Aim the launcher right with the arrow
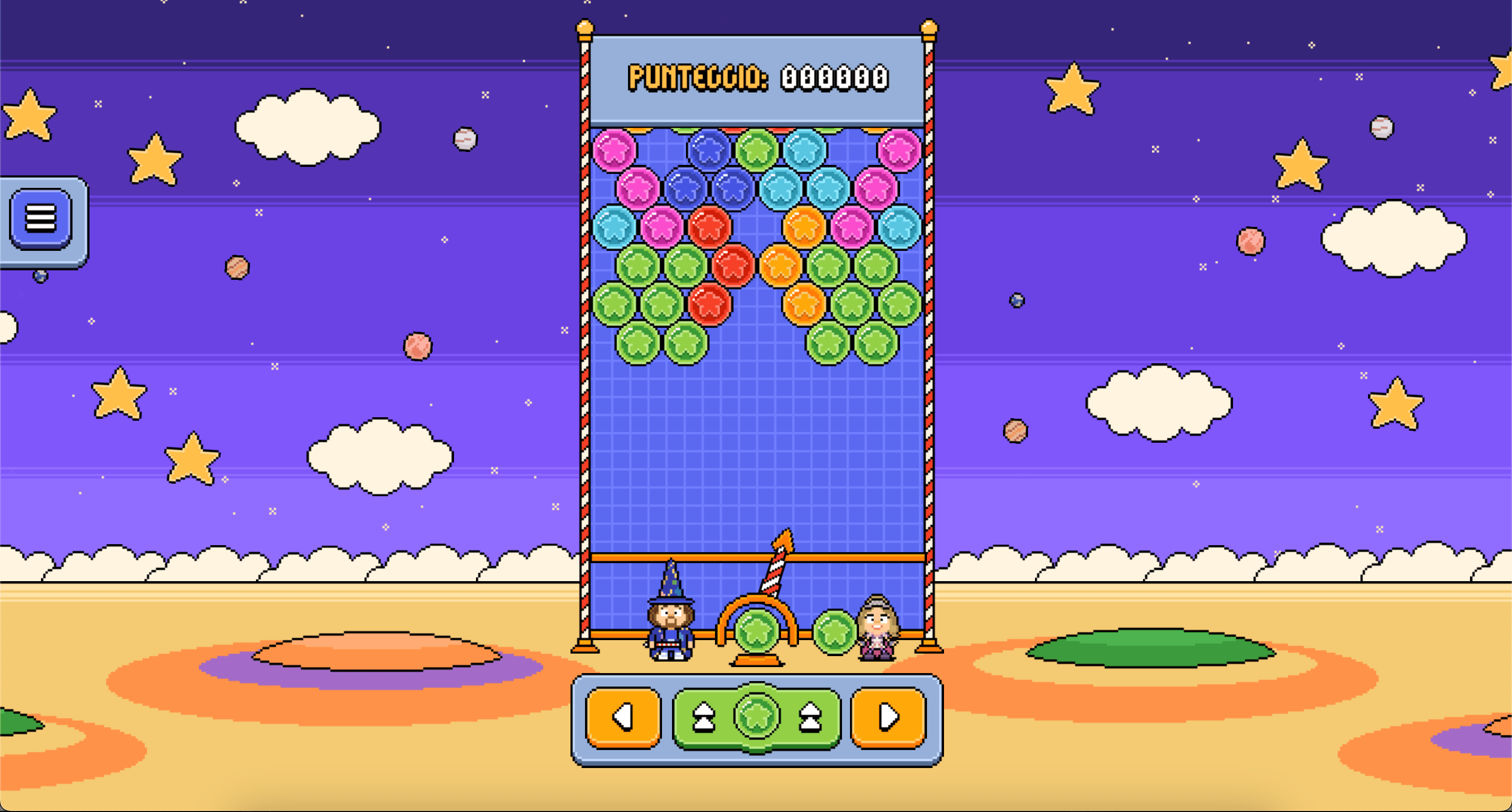Image resolution: width=1512 pixels, height=812 pixels. click(888, 717)
